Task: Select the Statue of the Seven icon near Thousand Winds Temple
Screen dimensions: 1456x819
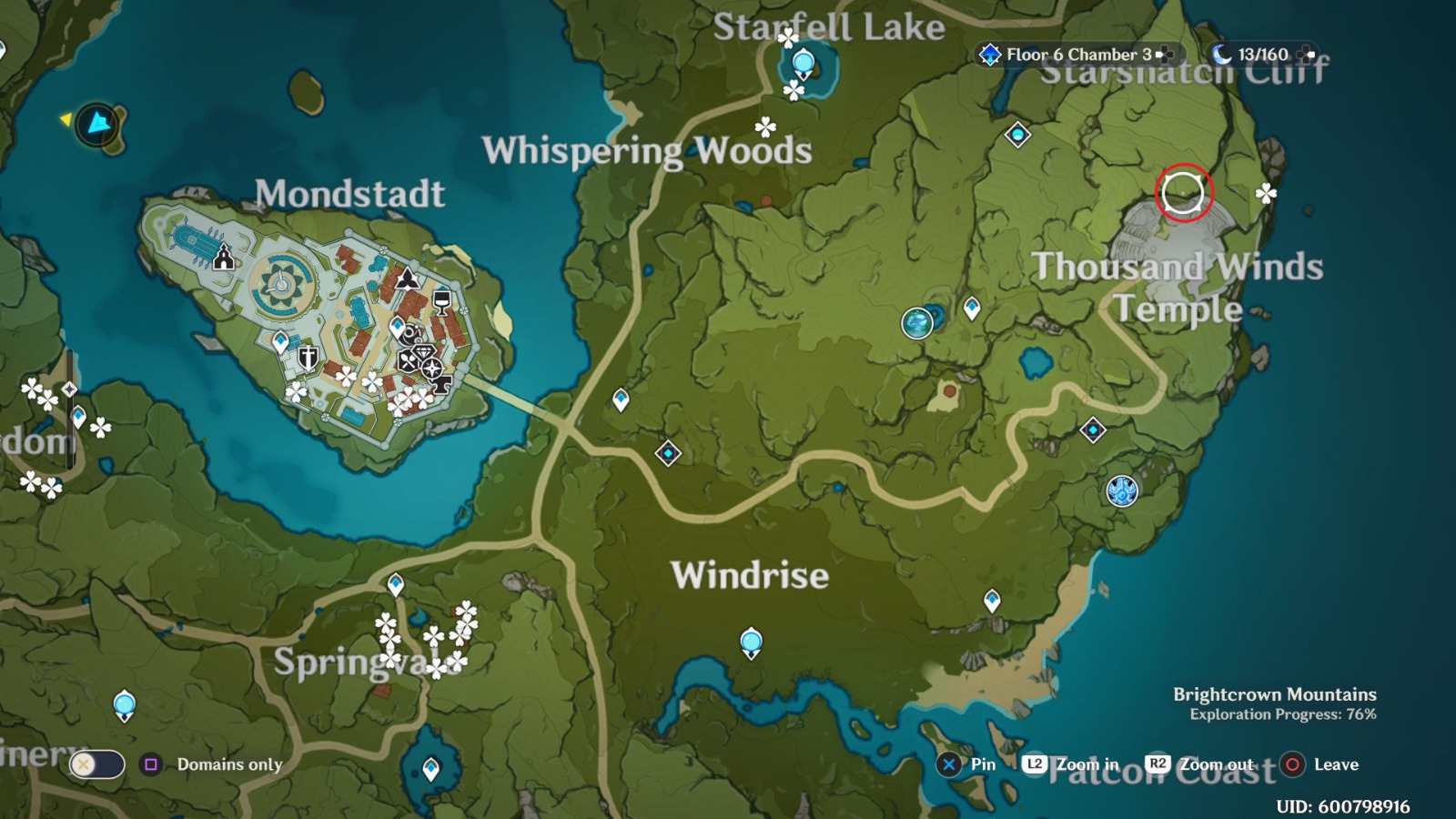Action: [x=1122, y=491]
